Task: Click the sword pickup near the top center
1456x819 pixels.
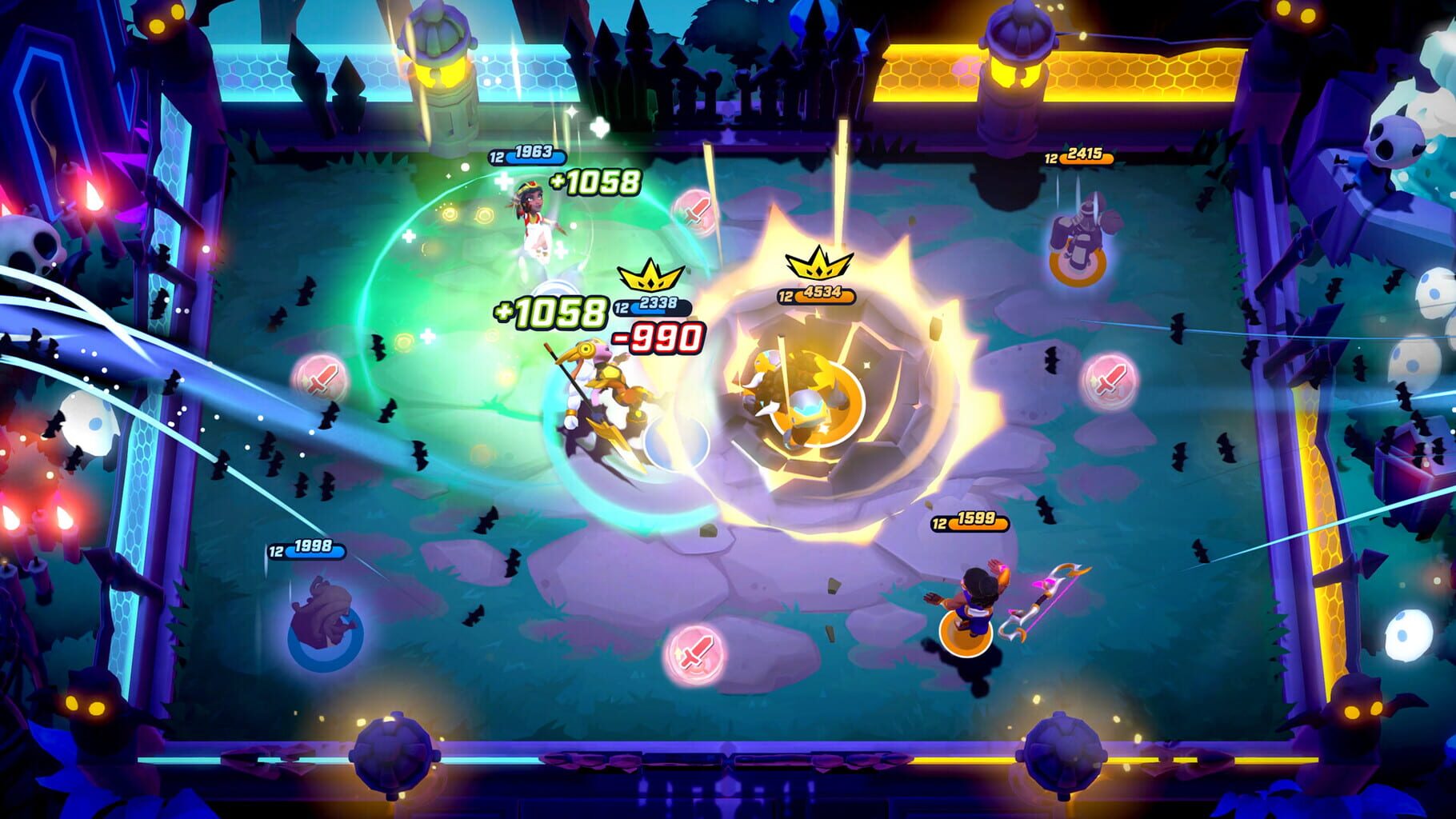Action: pos(696,211)
